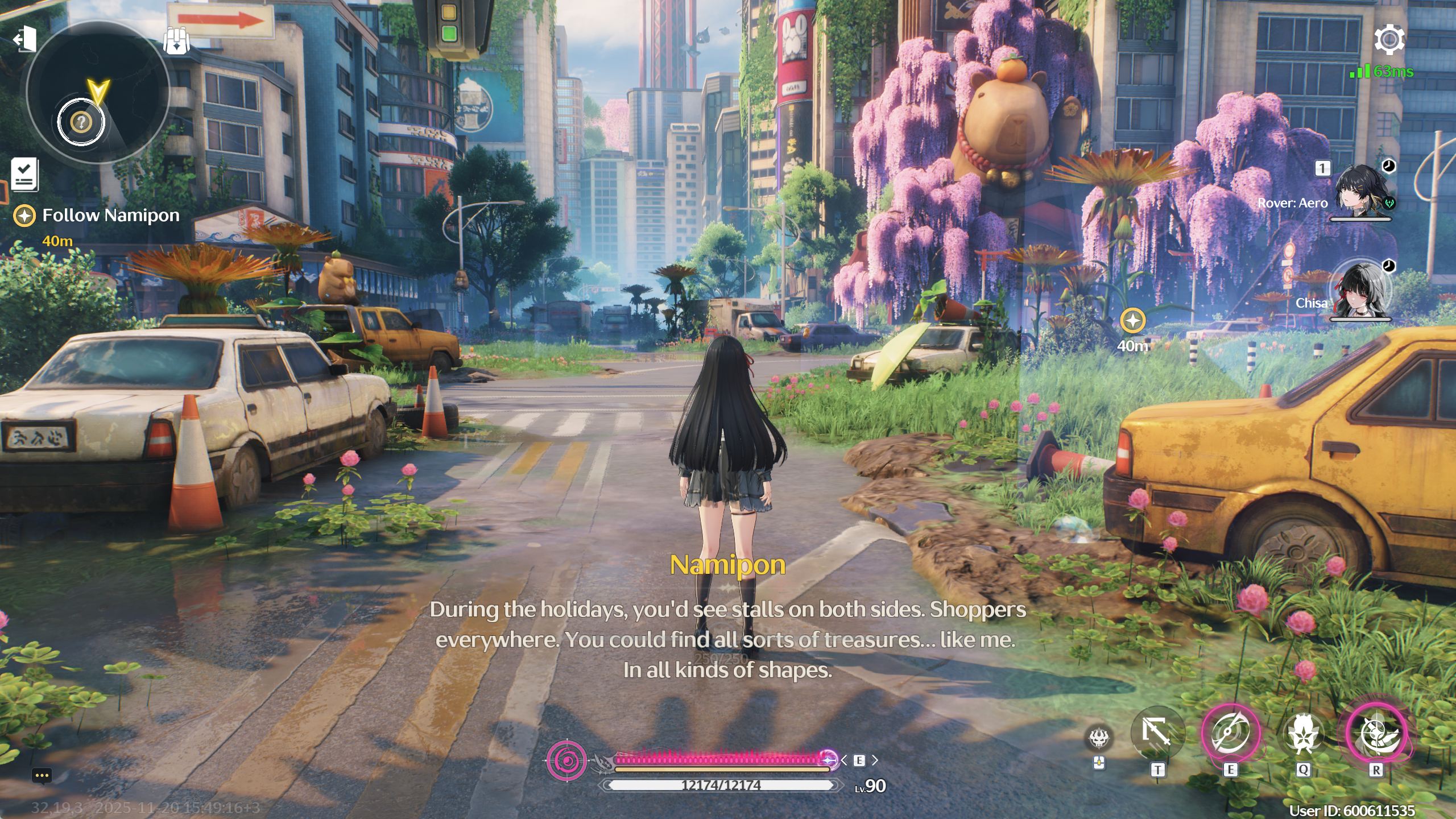Click the exit door icon
The image size is (1456, 819).
(25, 40)
